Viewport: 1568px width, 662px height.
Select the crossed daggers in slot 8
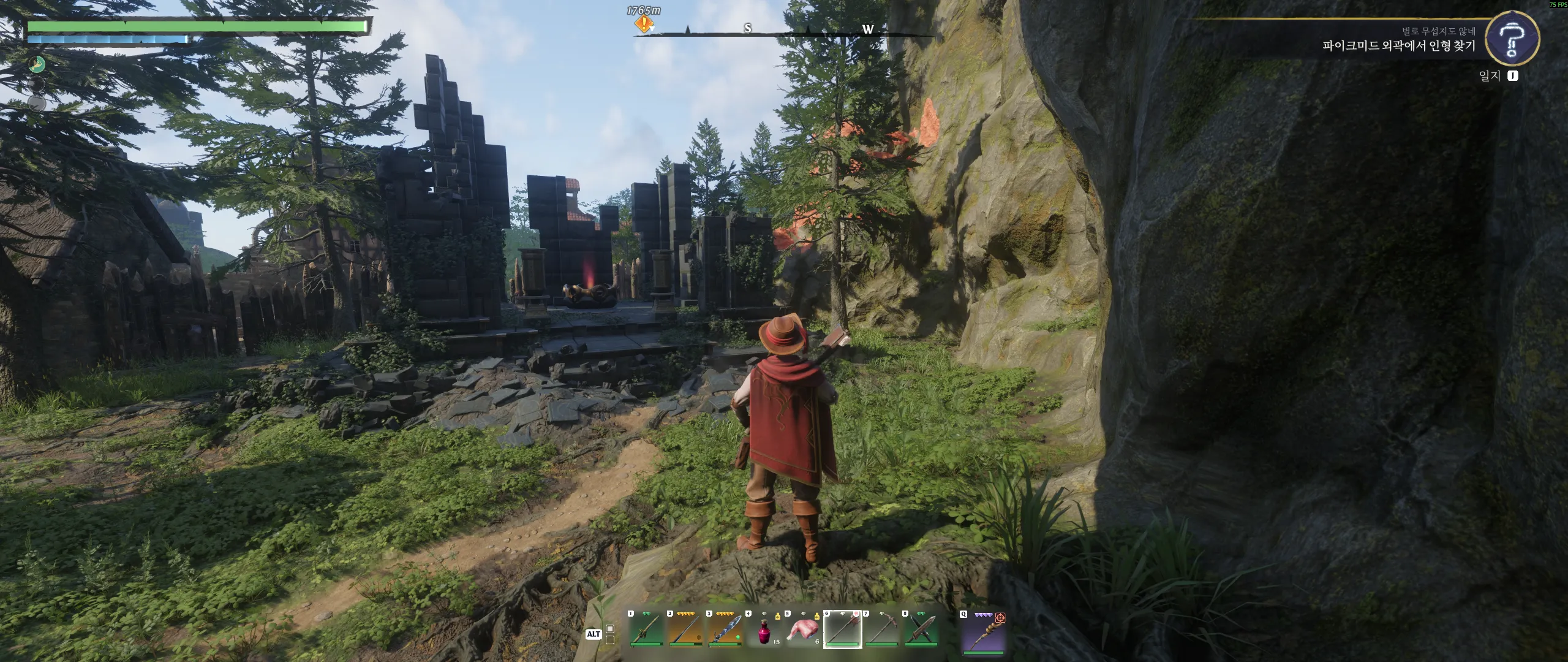[x=921, y=630]
